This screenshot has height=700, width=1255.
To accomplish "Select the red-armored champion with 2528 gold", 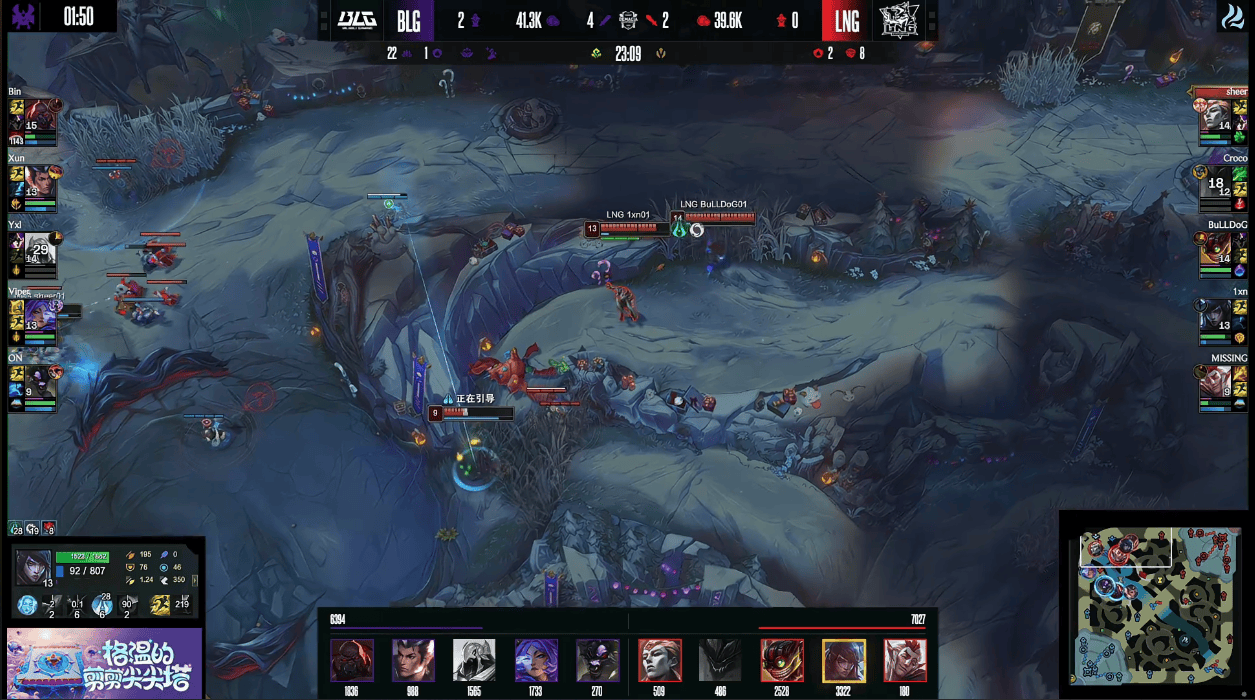I will click(x=782, y=660).
